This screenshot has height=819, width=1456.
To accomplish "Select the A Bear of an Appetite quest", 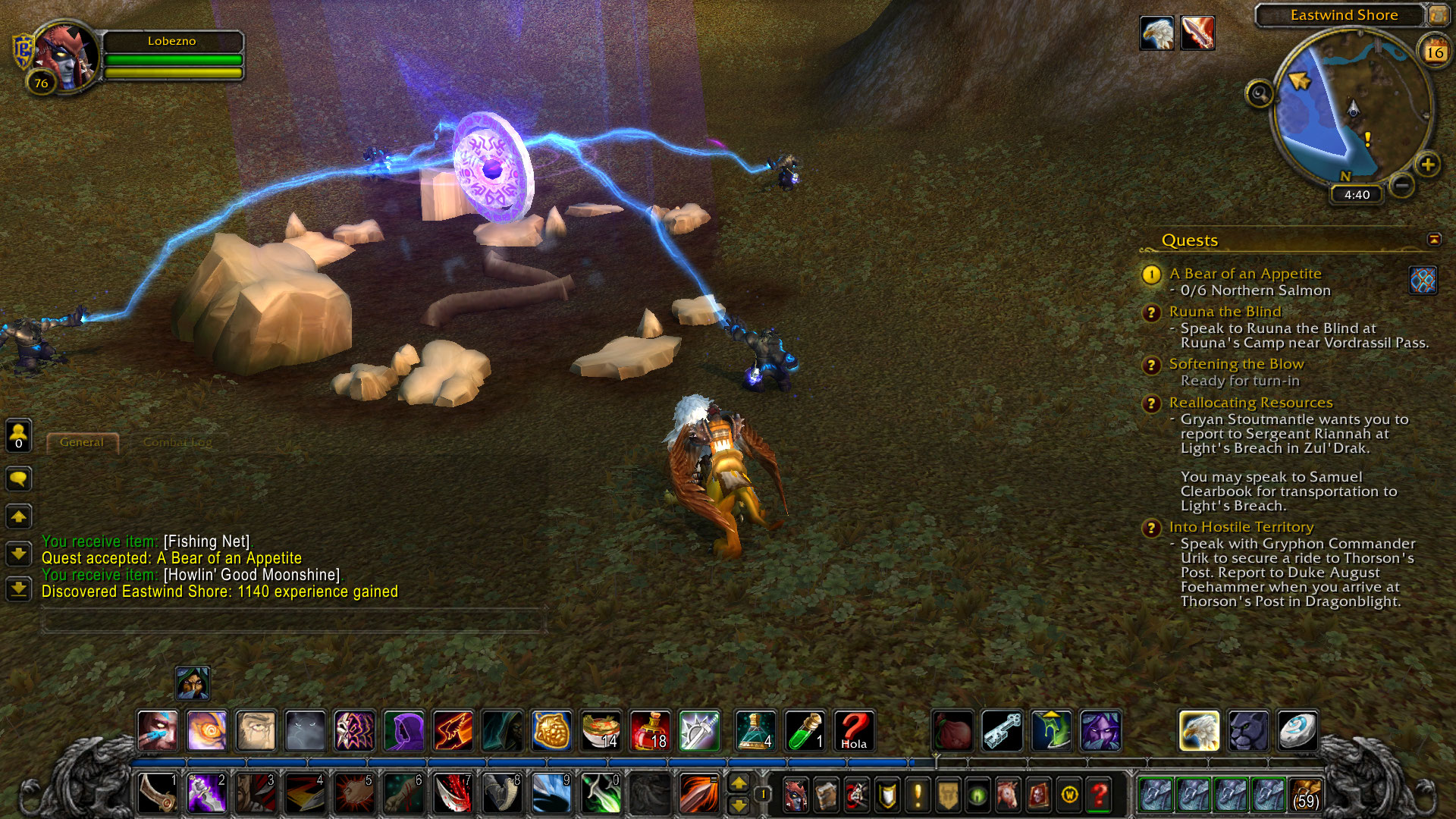I will click(1244, 274).
